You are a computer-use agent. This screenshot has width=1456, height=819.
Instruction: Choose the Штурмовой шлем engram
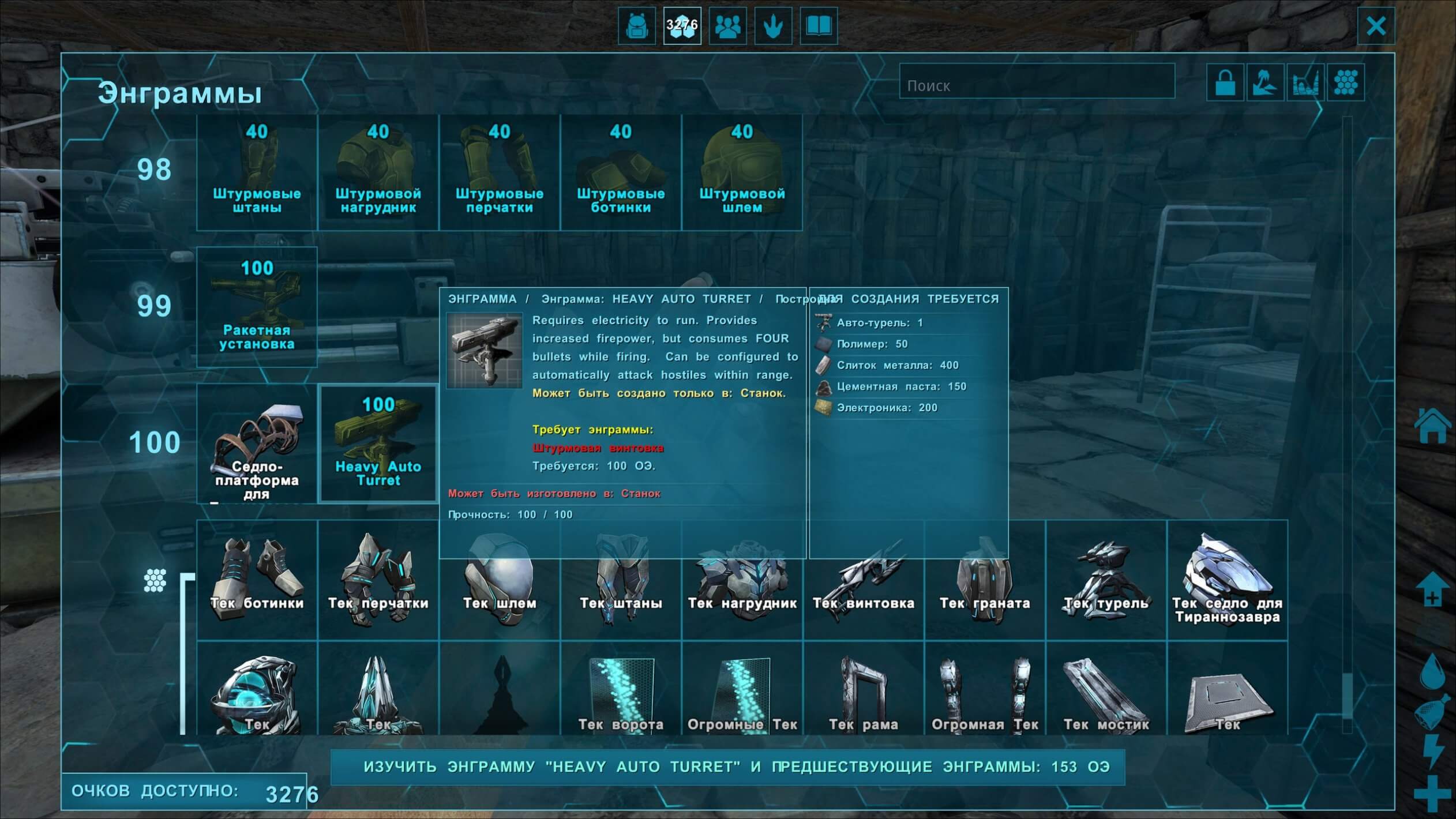pyautogui.click(x=742, y=172)
